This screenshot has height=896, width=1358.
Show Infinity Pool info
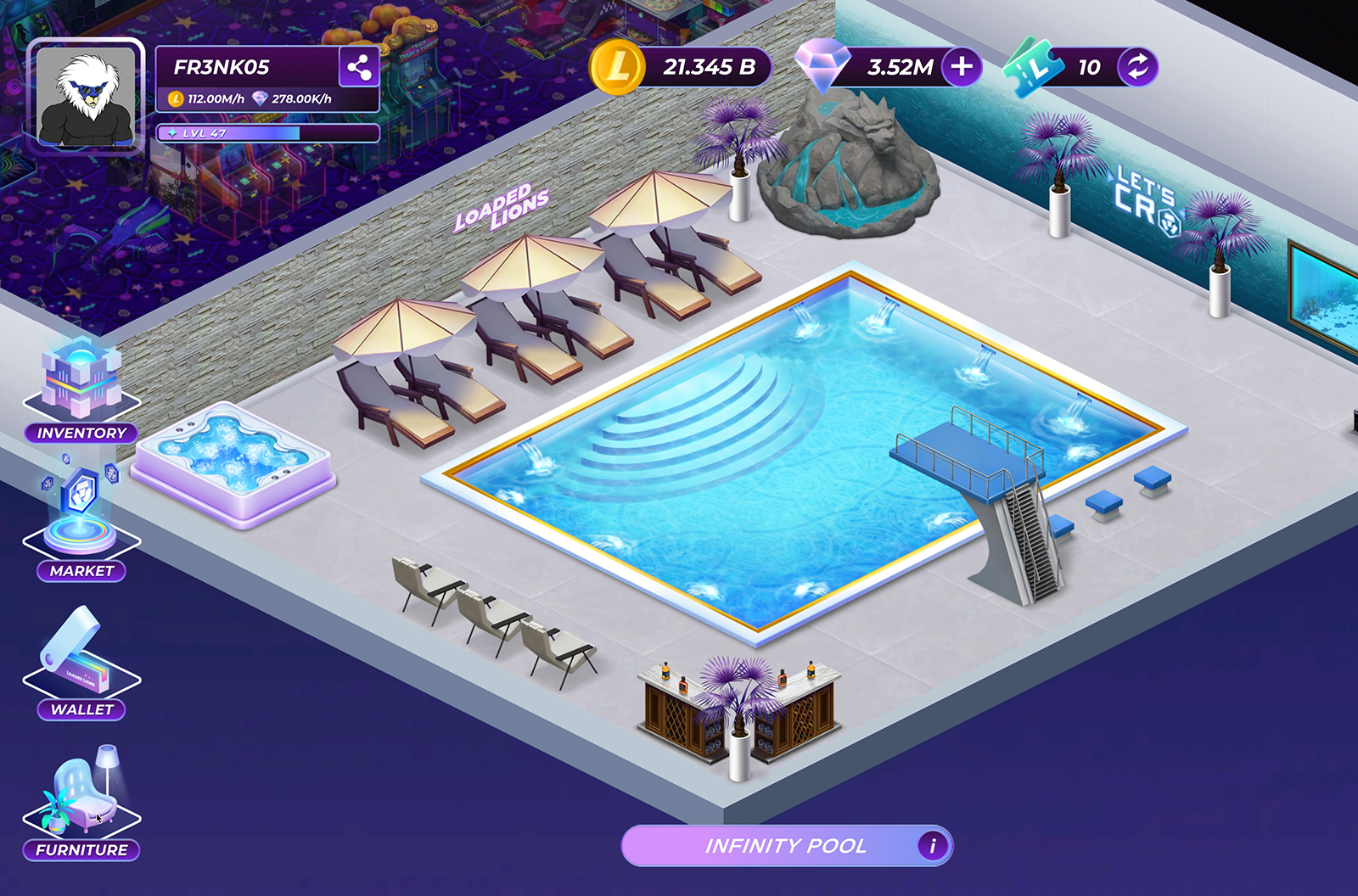coord(932,846)
